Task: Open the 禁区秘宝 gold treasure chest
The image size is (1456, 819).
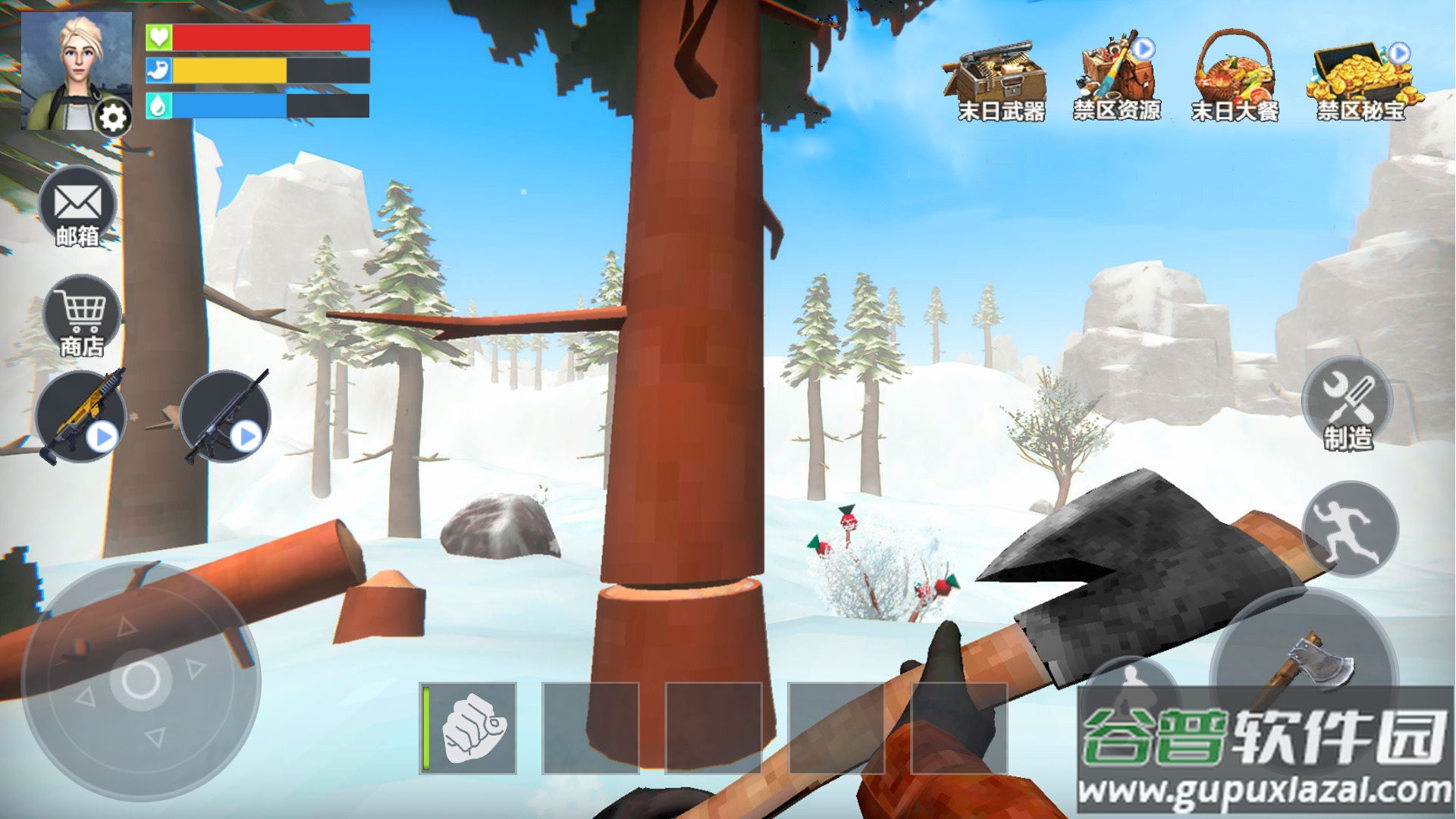Action: coord(1360,79)
